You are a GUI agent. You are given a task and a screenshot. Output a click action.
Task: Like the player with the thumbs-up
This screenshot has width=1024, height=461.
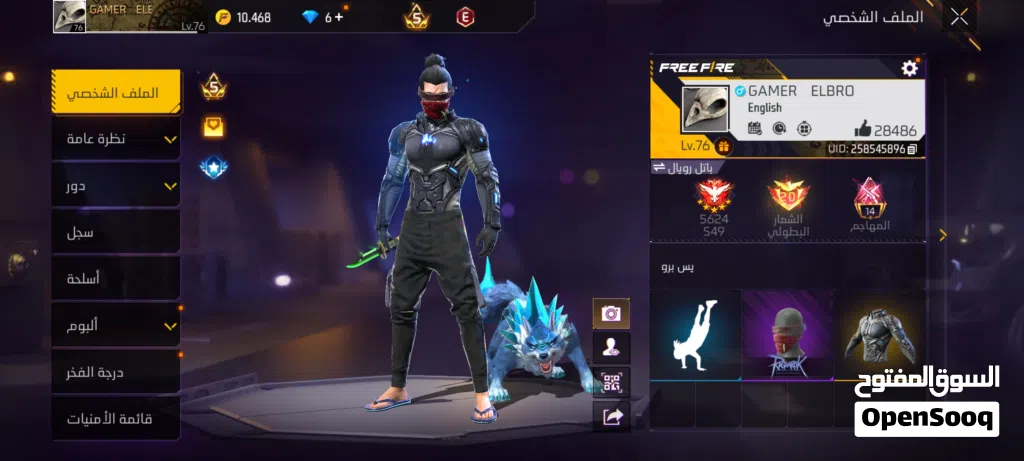pyautogui.click(x=863, y=129)
